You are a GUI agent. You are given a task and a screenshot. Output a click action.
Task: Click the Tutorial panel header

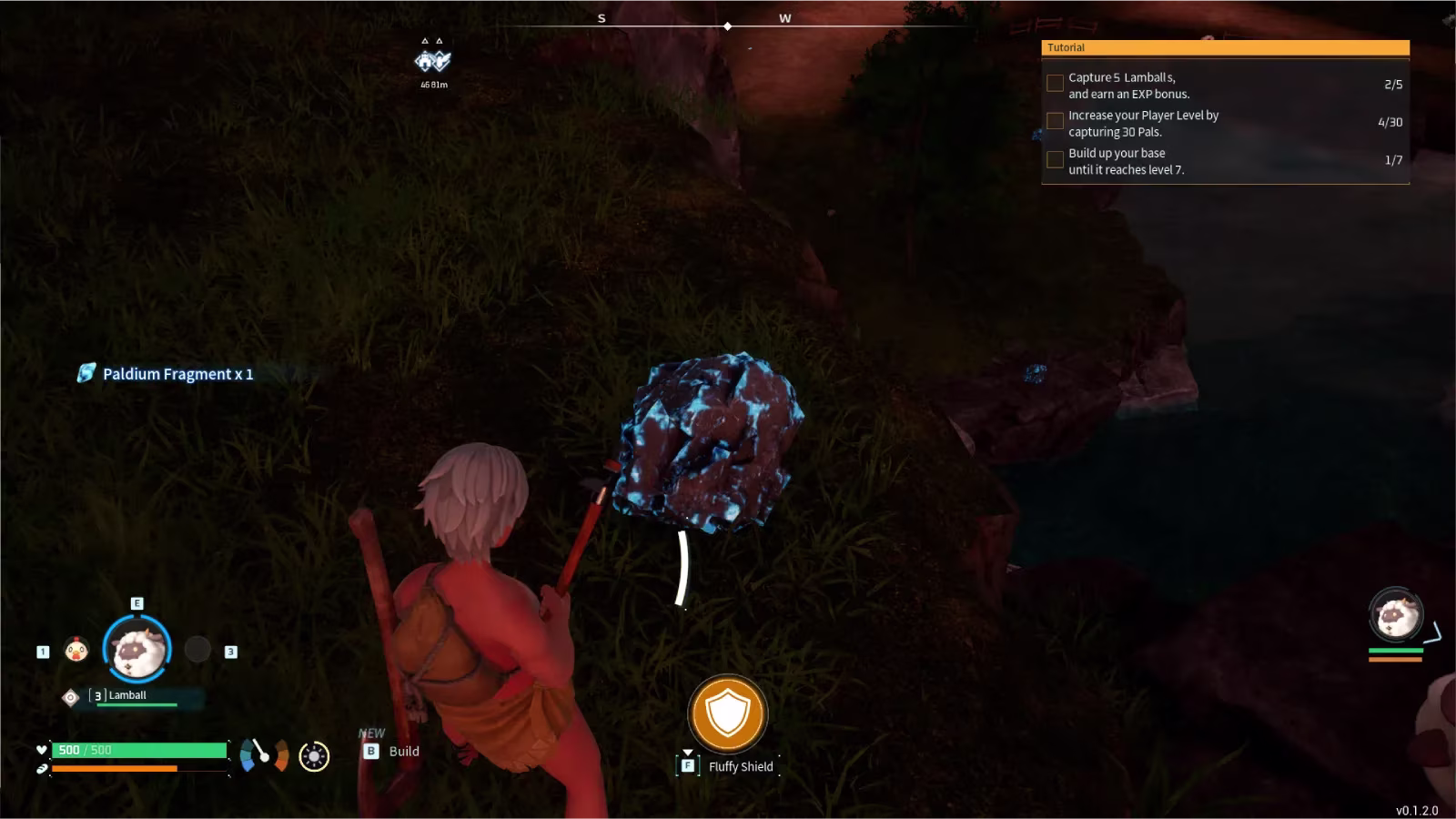pos(1225,47)
